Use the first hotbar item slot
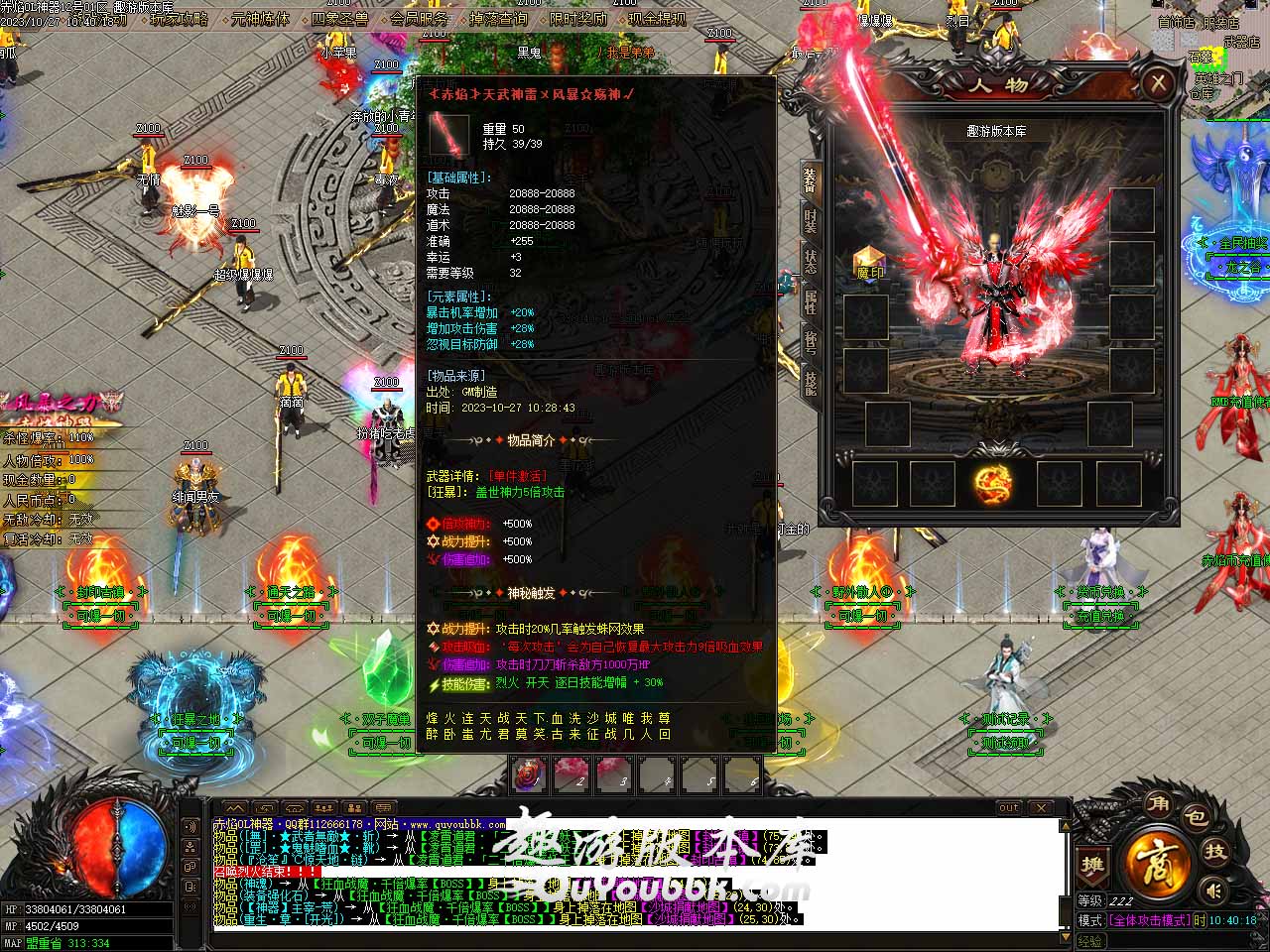The width and height of the screenshot is (1270, 952). 529,774
